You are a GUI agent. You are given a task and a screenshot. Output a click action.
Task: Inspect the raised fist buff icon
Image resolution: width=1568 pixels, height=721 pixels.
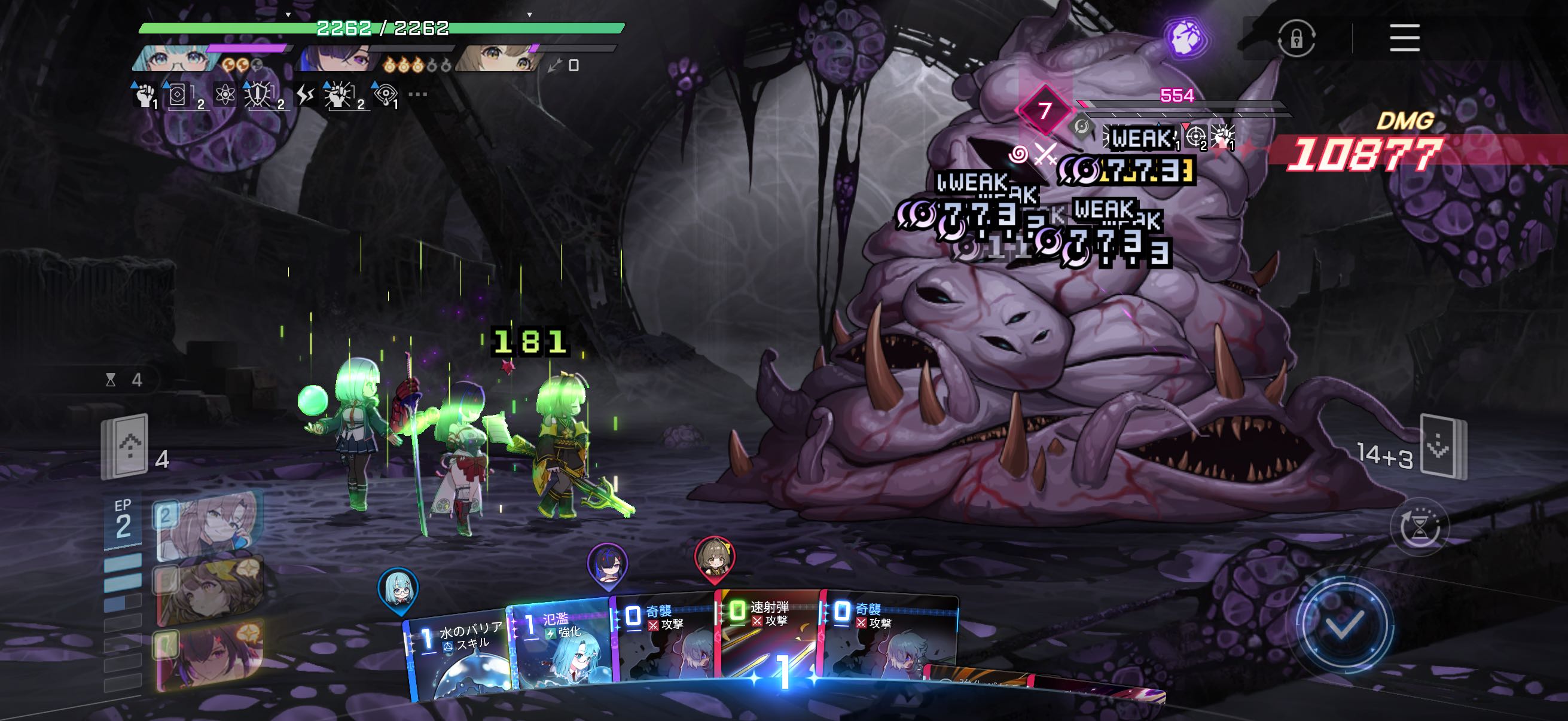click(144, 95)
